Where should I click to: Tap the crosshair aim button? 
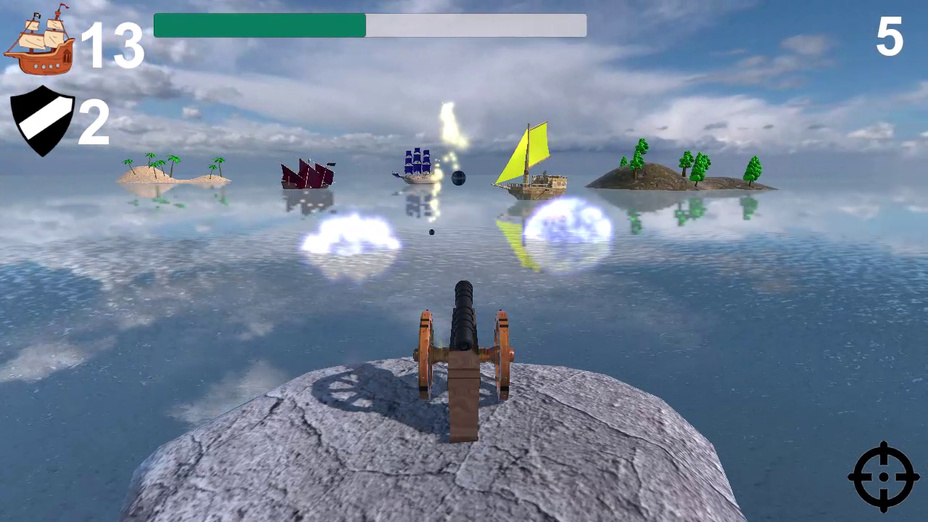click(883, 477)
